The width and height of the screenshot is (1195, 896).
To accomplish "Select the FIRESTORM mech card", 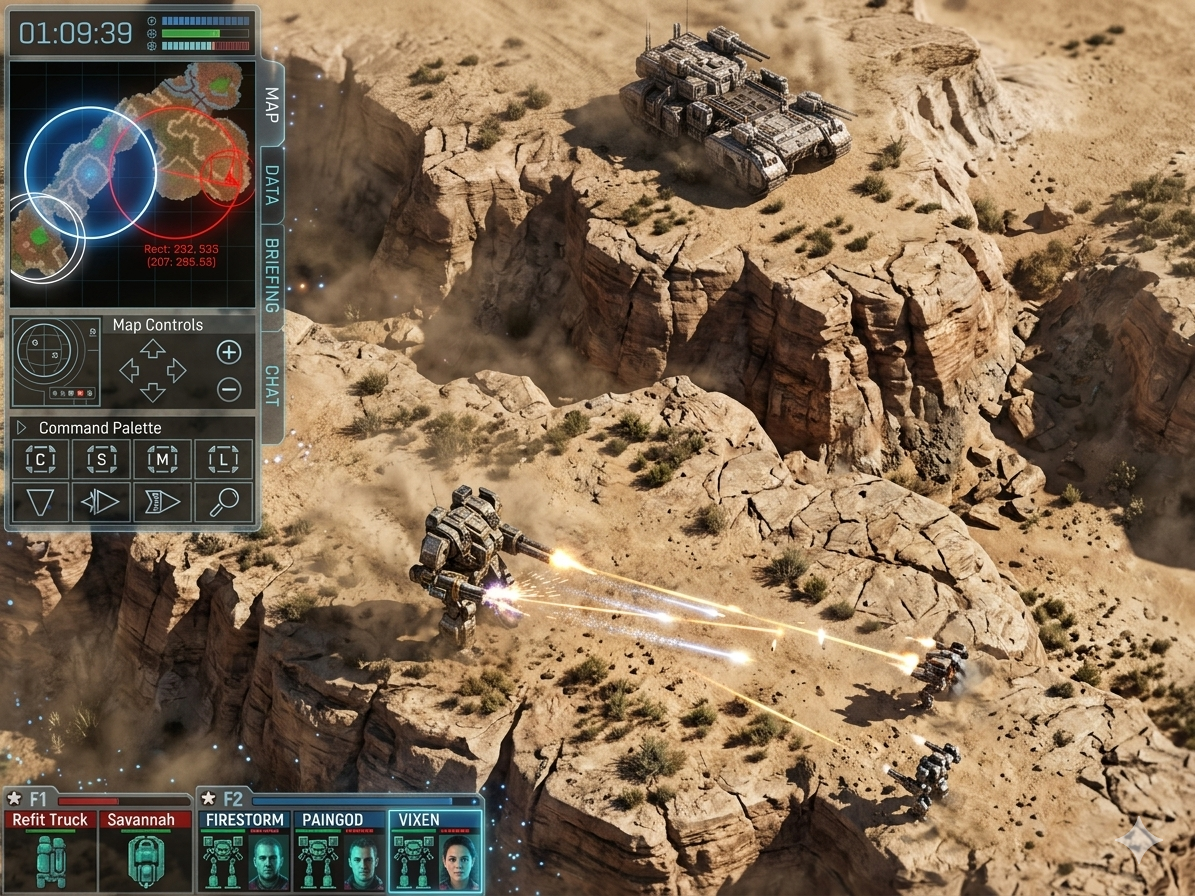I will point(245,850).
